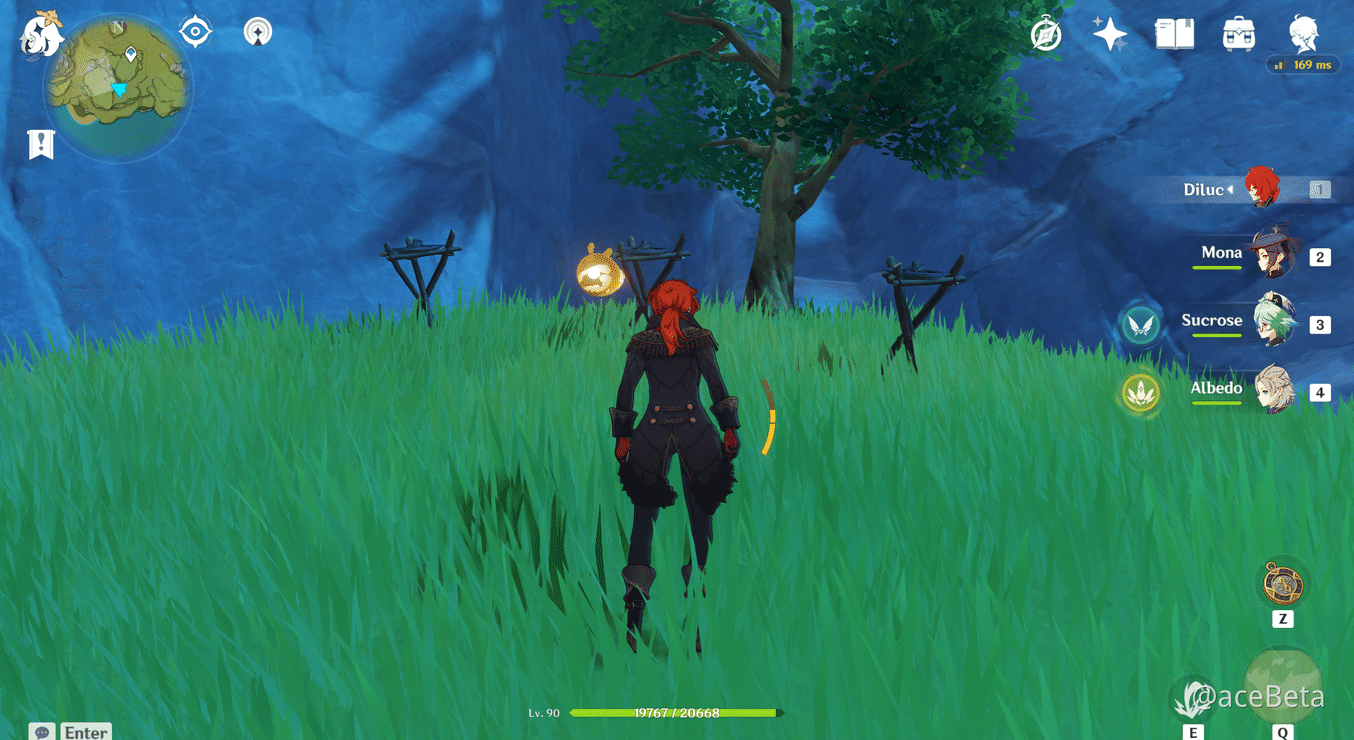This screenshot has width=1354, height=740.
Task: Open the Adventurer Handbook book icon
Action: tap(1174, 32)
